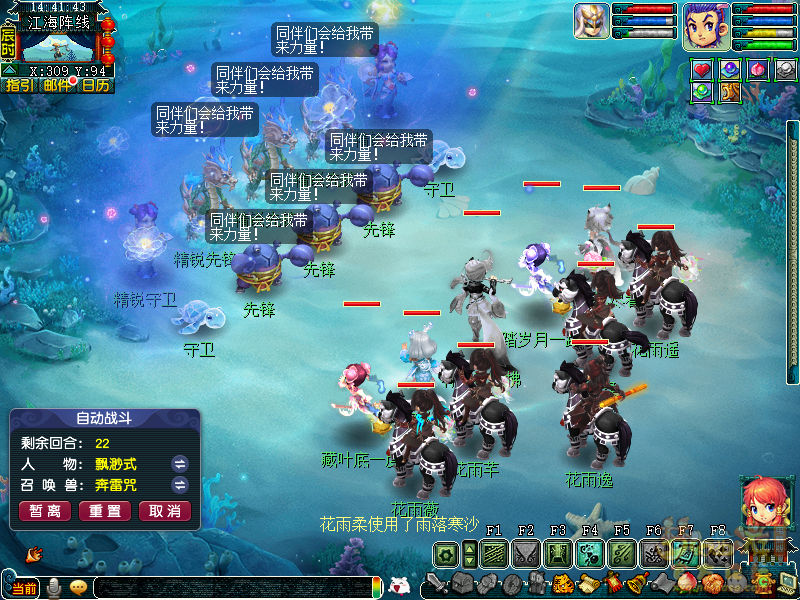The image size is (800, 600).
Task: Select the golden-helmet summon portrait
Action: (x=591, y=22)
